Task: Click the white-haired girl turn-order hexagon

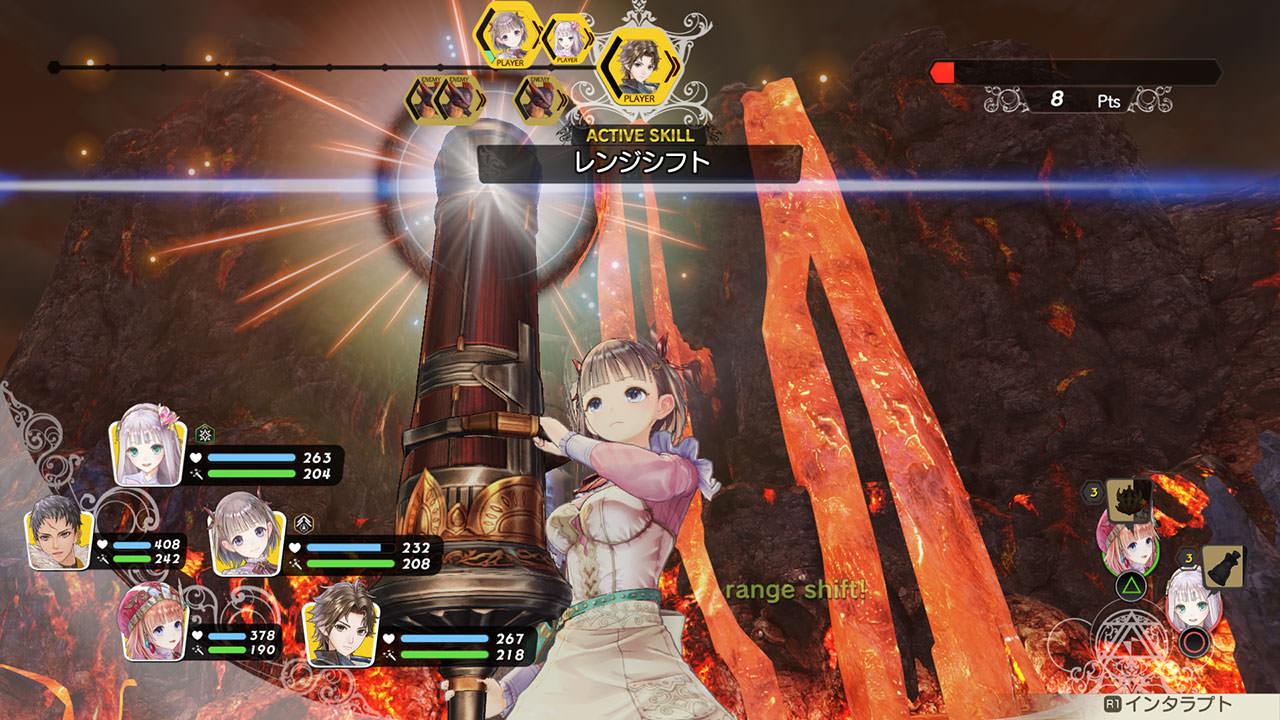Action: click(567, 40)
